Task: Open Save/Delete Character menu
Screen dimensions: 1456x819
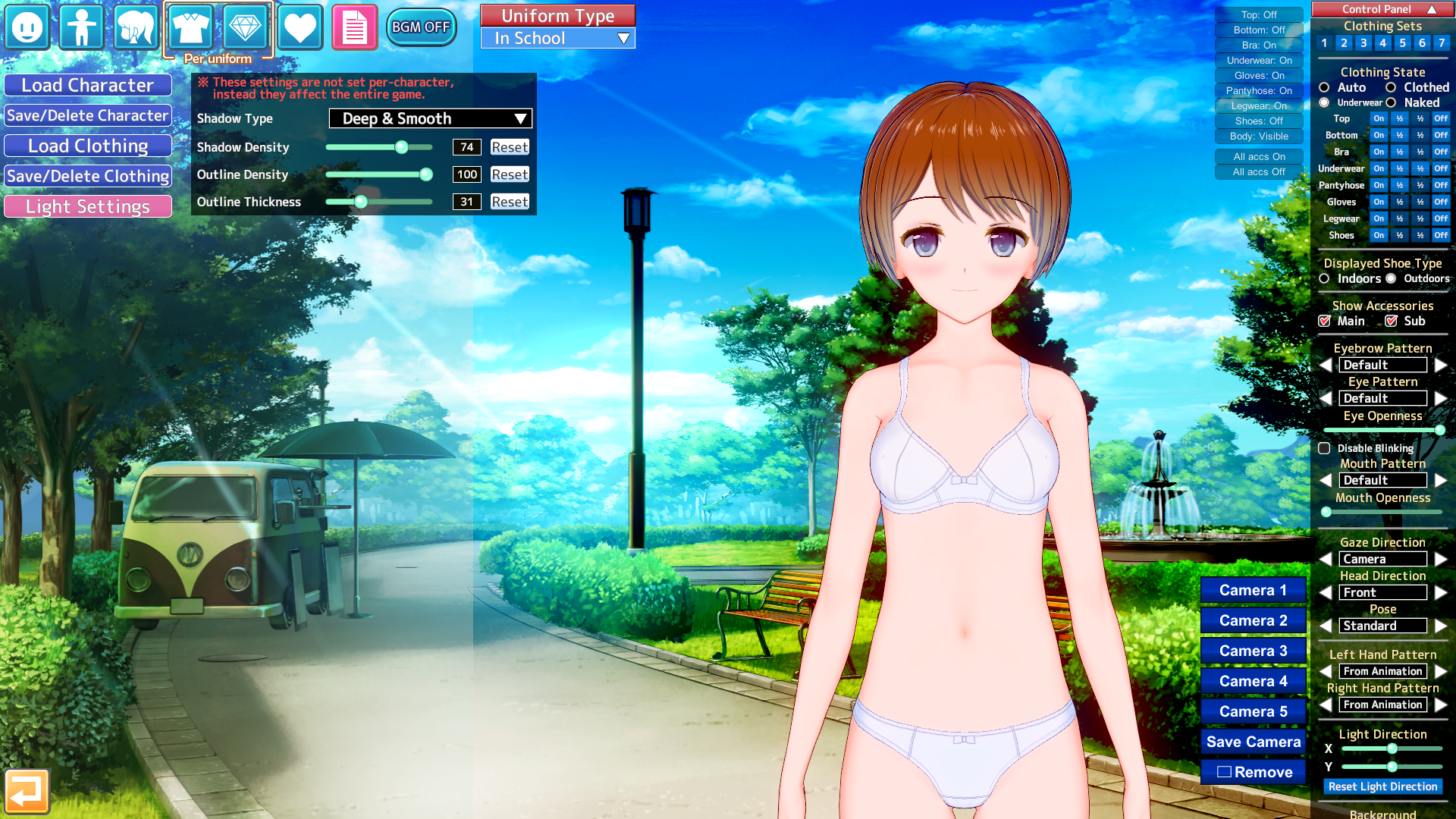Action: [88, 116]
